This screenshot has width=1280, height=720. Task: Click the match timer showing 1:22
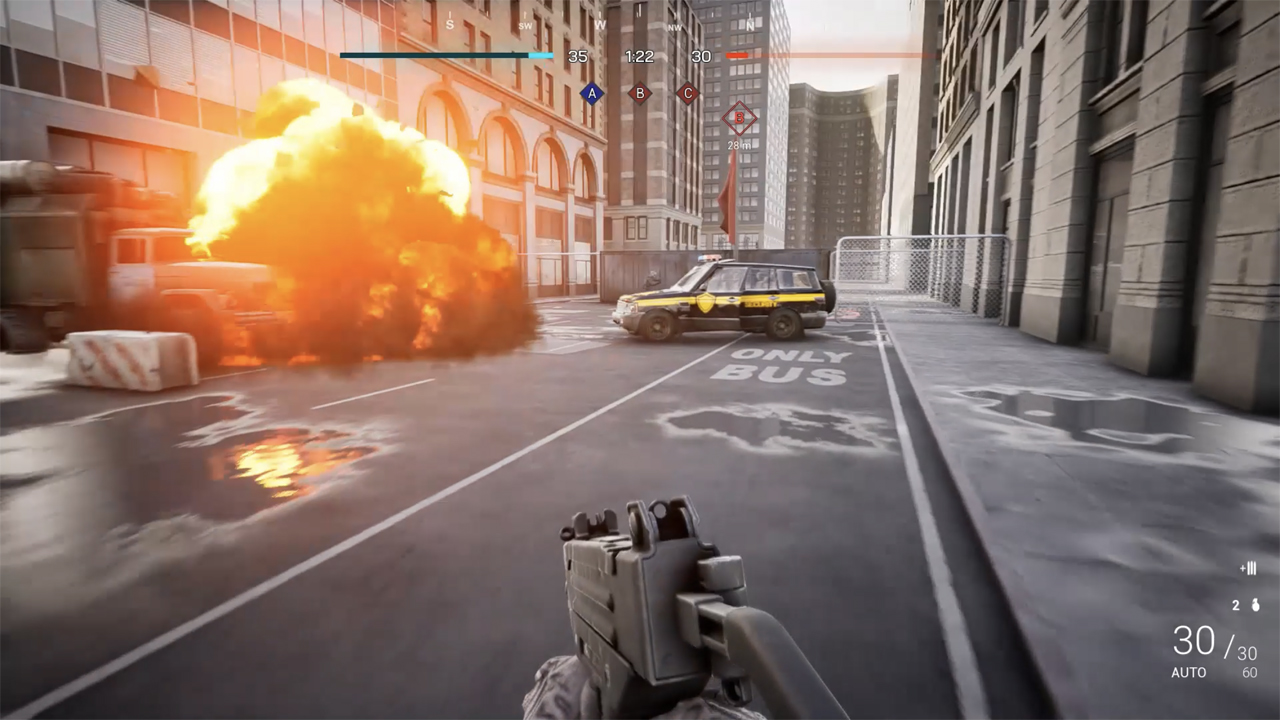pyautogui.click(x=639, y=56)
